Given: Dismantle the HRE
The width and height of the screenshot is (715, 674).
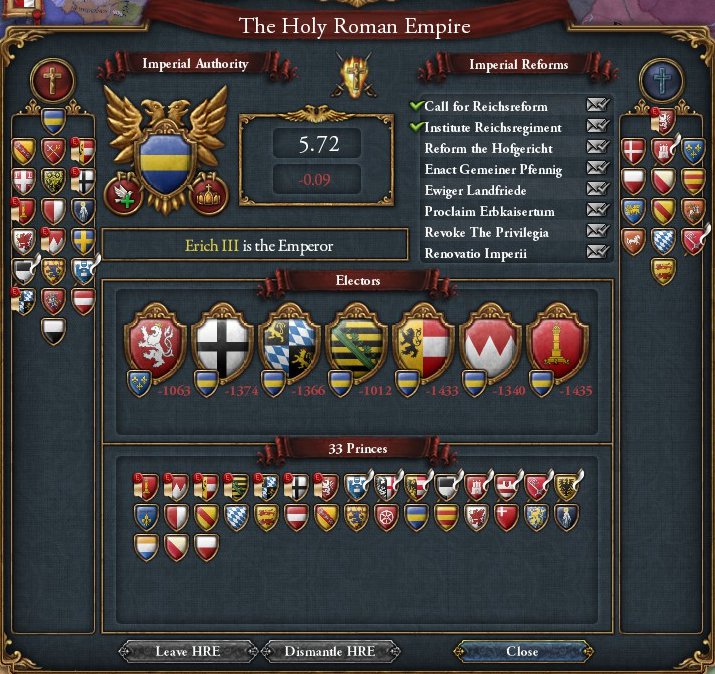Looking at the screenshot, I should pos(329,651).
